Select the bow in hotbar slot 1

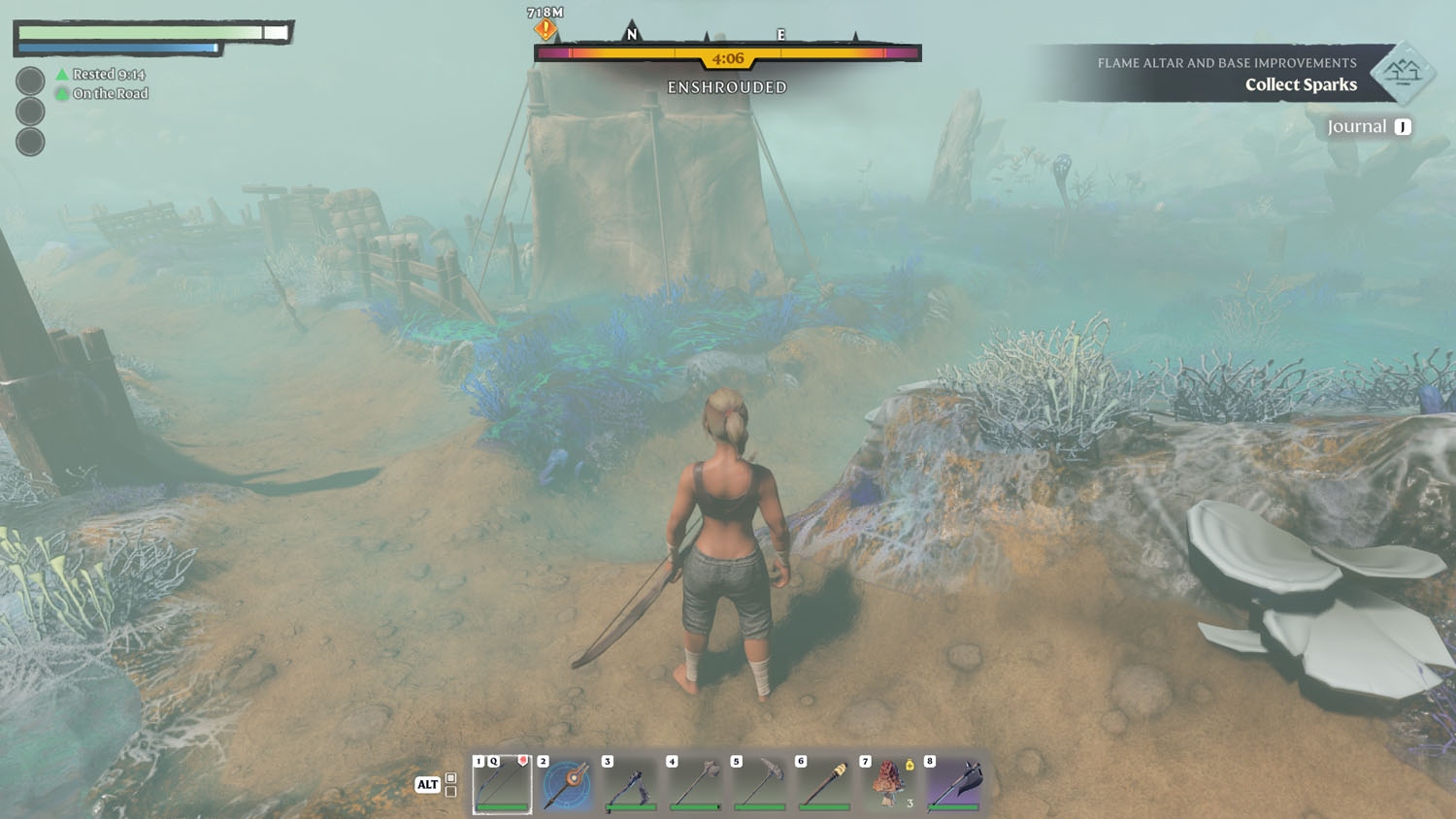click(x=502, y=784)
